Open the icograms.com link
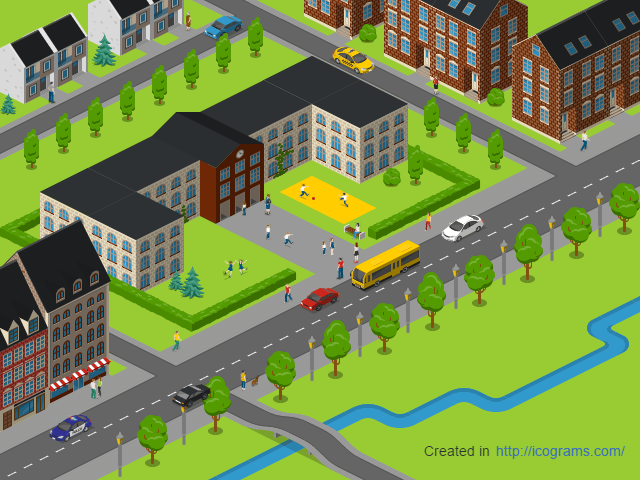Image resolution: width=640 pixels, height=480 pixels. (x=560, y=451)
